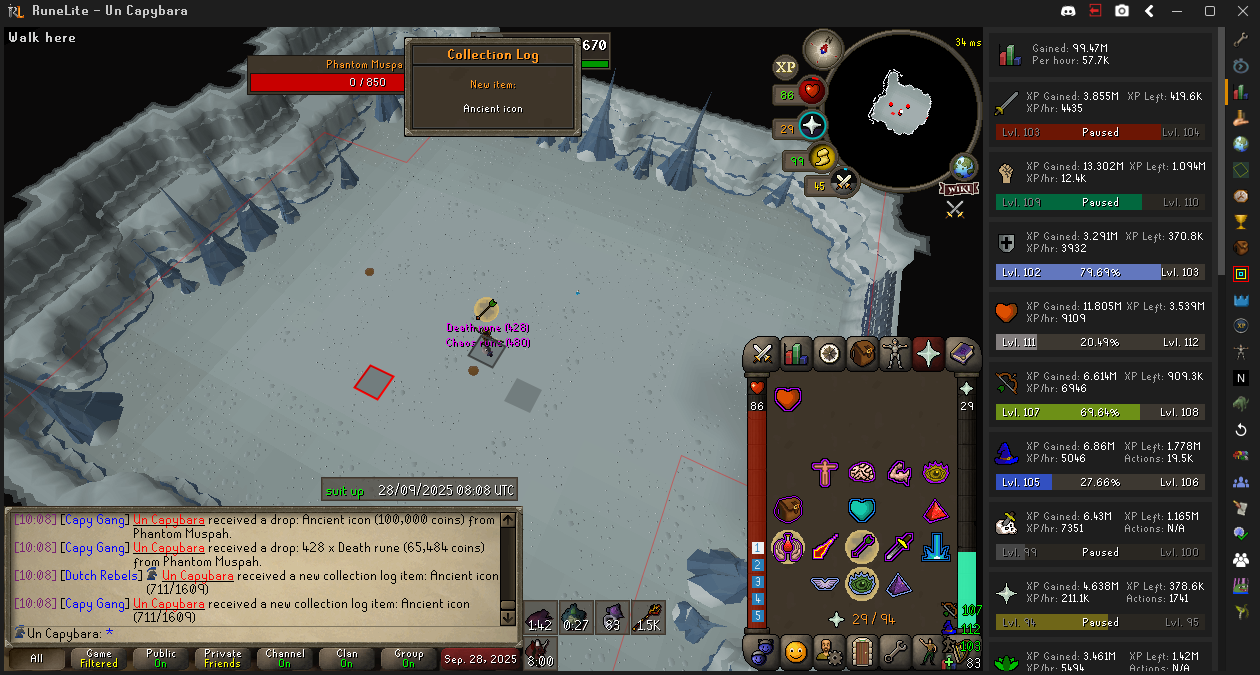Select the Game chat filter tab

(x=99, y=658)
